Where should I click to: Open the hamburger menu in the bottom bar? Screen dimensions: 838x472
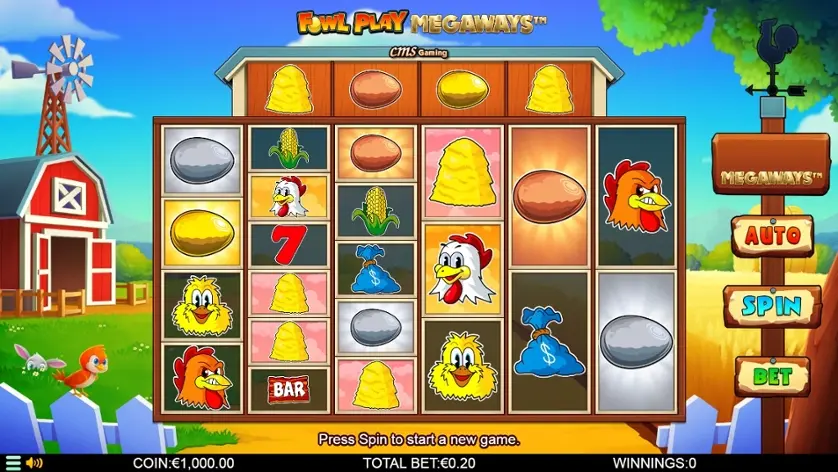[x=13, y=463]
